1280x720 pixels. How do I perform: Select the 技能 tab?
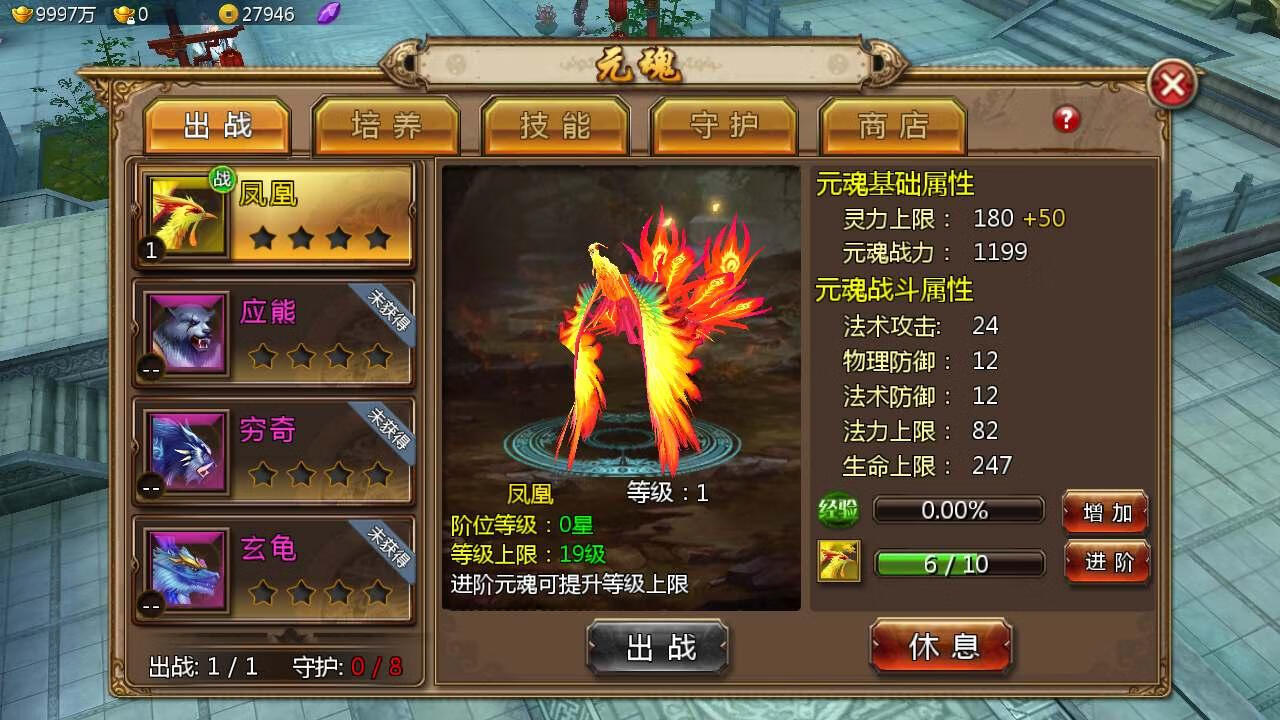tap(555, 126)
